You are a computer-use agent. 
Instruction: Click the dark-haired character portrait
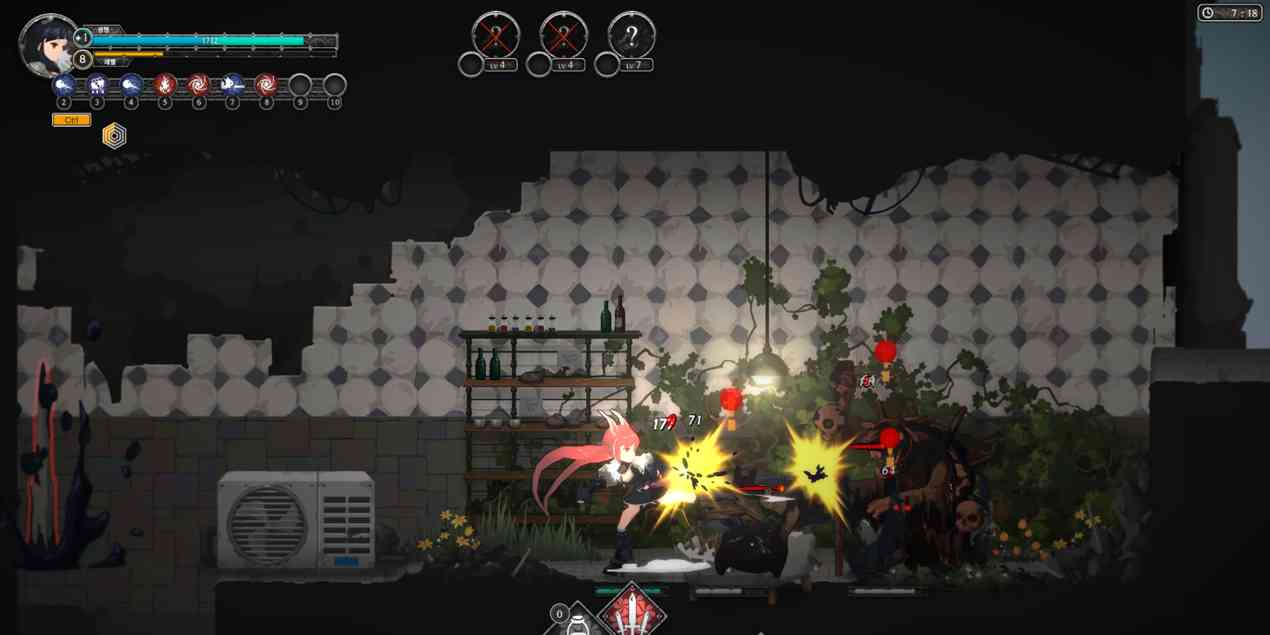click(x=47, y=44)
